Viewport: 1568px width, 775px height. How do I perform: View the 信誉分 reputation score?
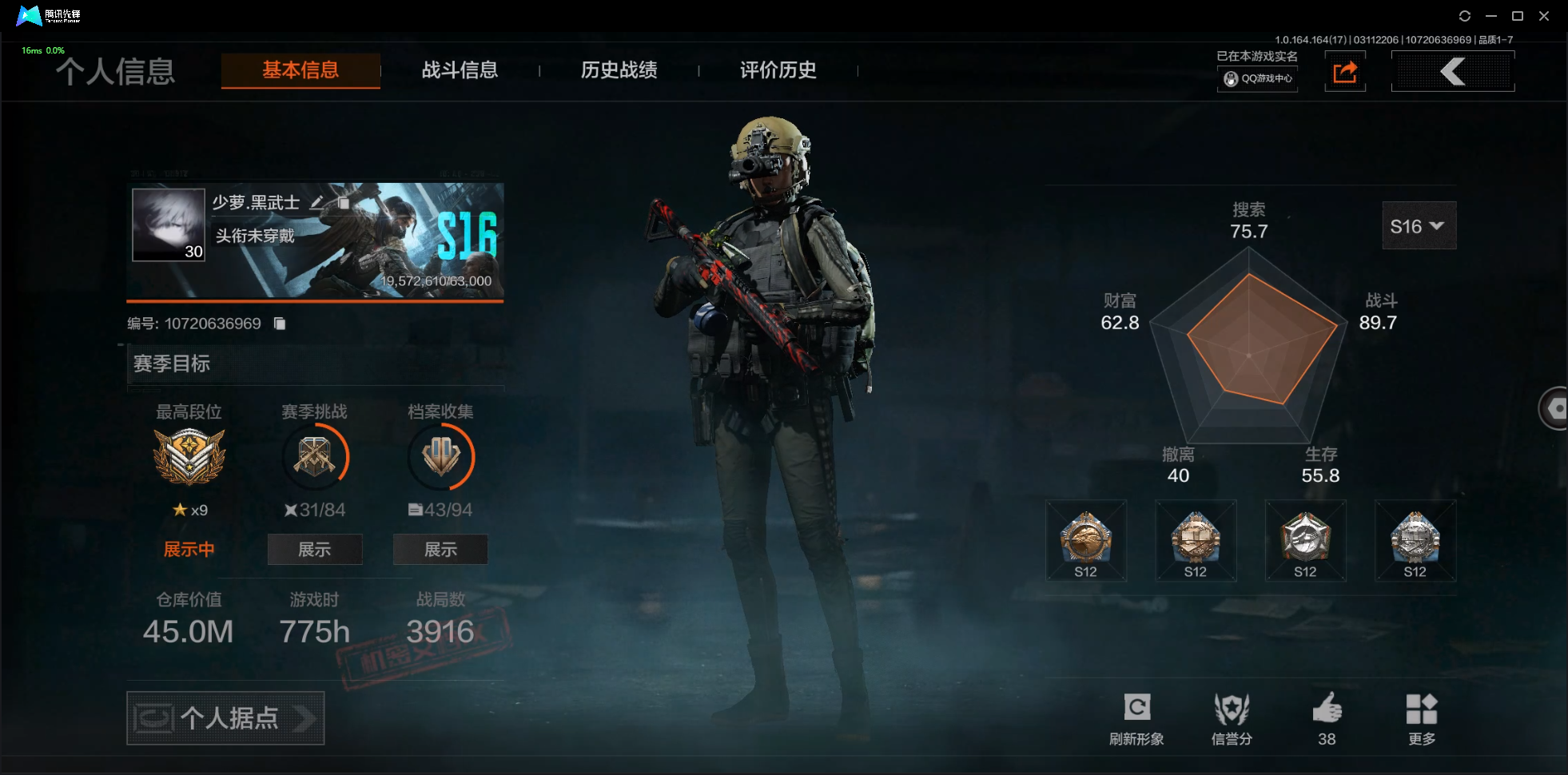(x=1231, y=717)
